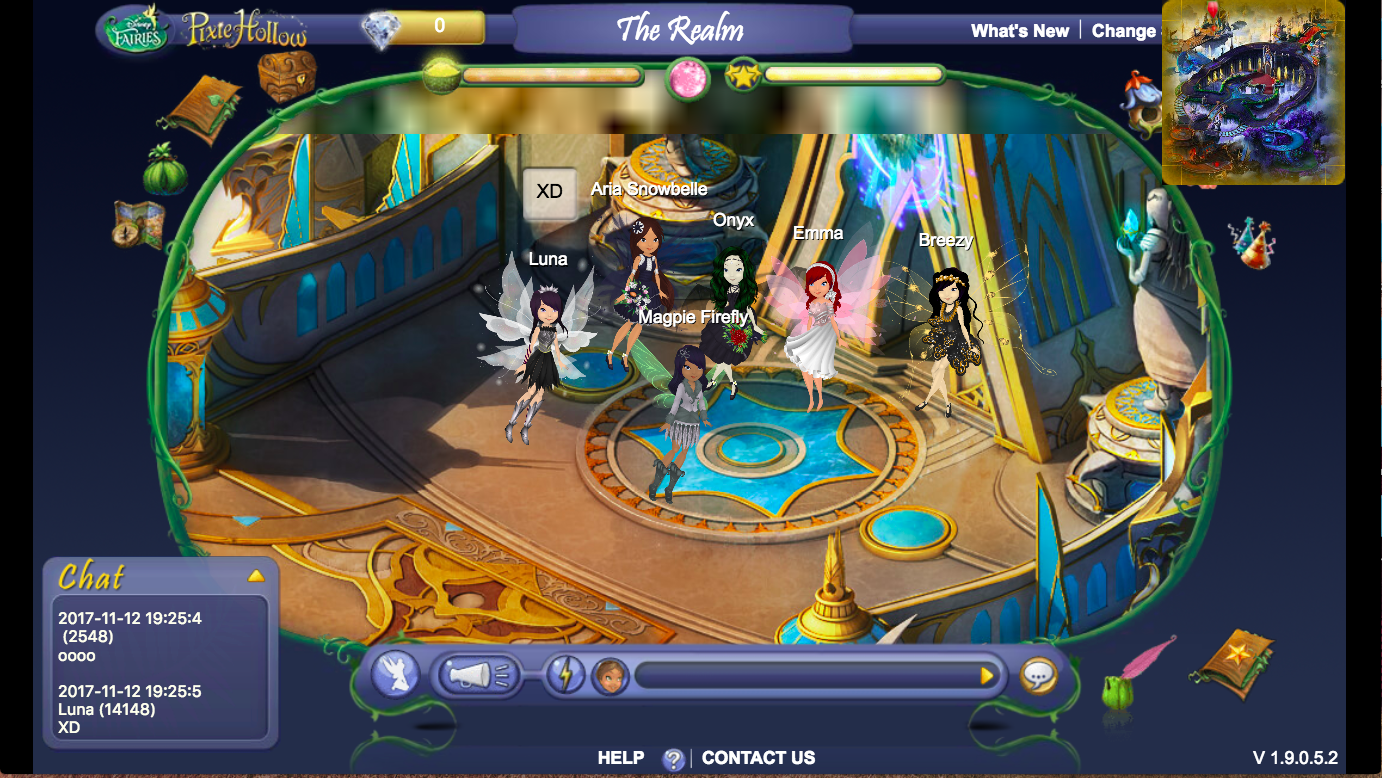1382x778 pixels.
Task: Click the fairy face avatar button
Action: point(609,676)
